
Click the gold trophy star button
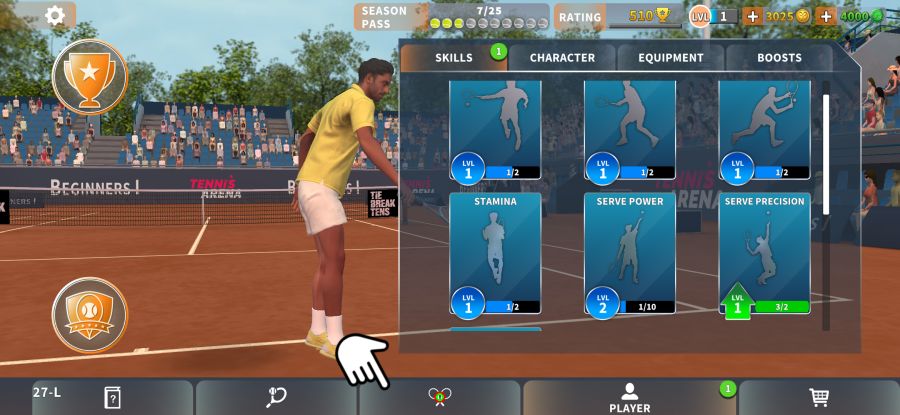(x=90, y=76)
